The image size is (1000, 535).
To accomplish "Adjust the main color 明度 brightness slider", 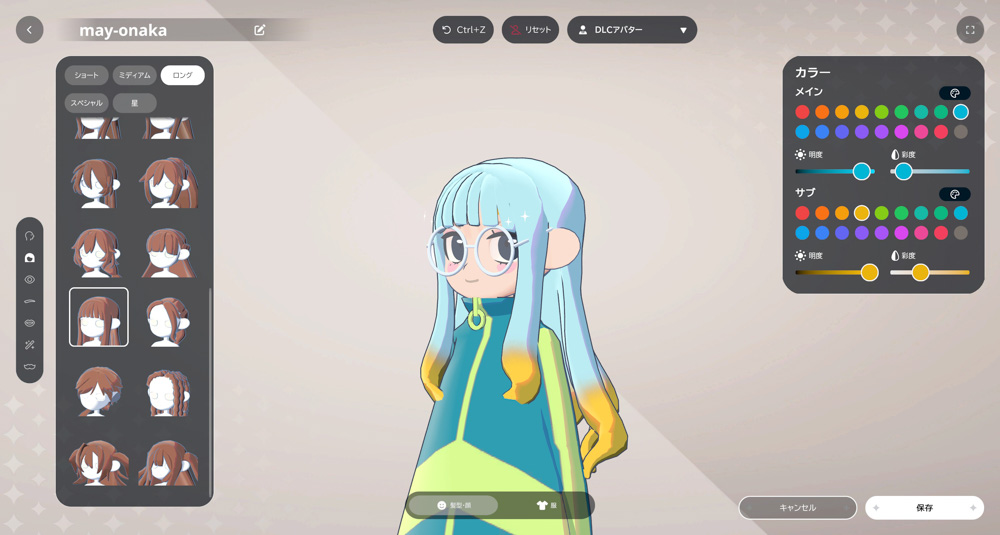I will pyautogui.click(x=861, y=172).
